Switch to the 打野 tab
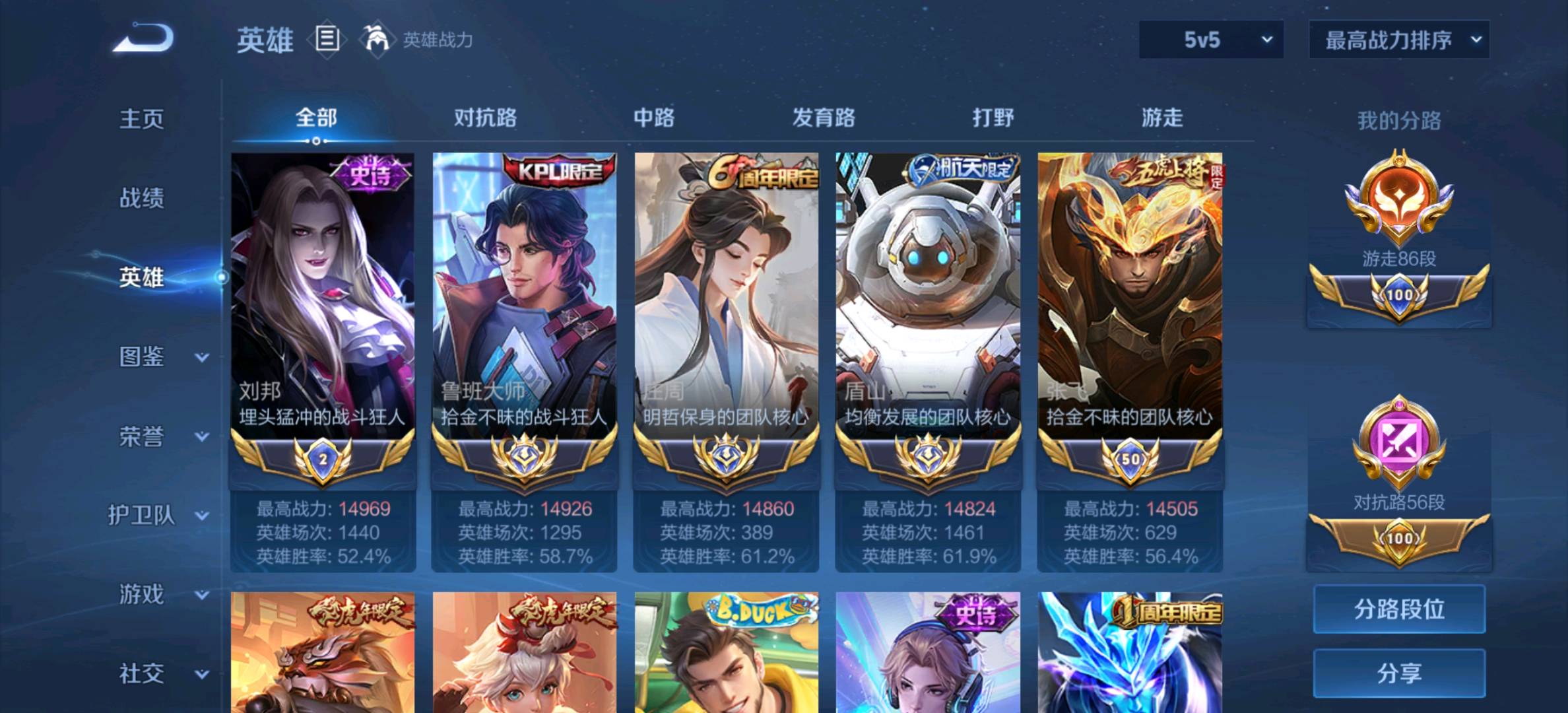 click(x=989, y=118)
